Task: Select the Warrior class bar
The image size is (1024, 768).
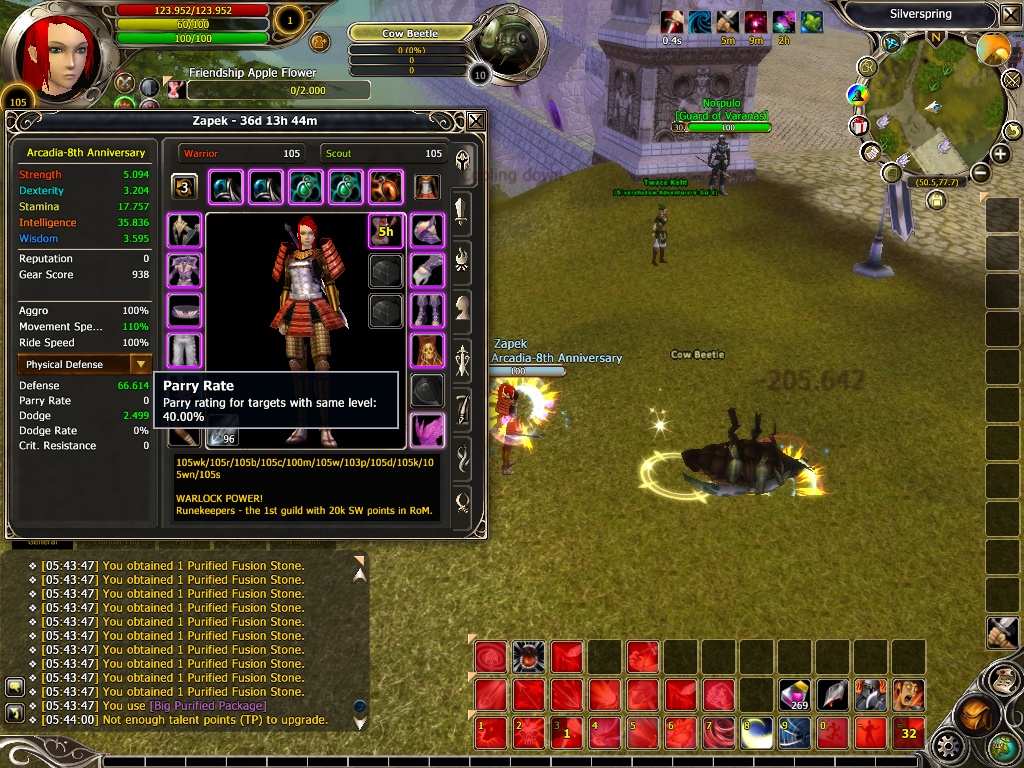Action: click(x=243, y=153)
